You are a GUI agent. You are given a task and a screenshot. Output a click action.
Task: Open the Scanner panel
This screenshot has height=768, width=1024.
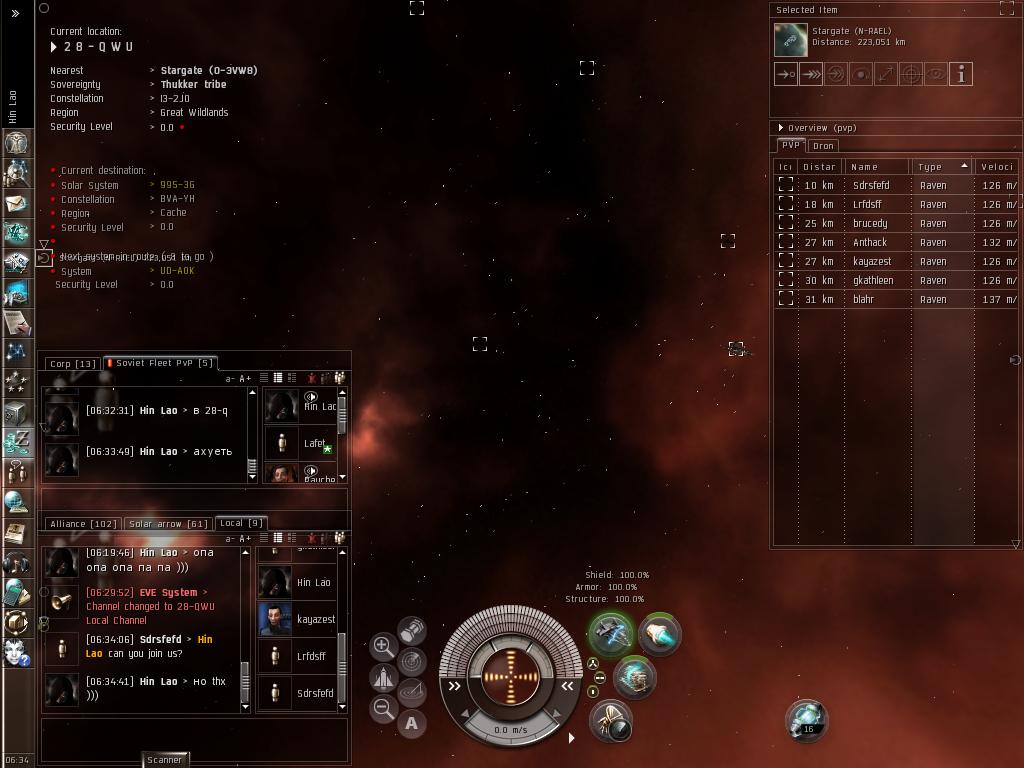click(165, 760)
